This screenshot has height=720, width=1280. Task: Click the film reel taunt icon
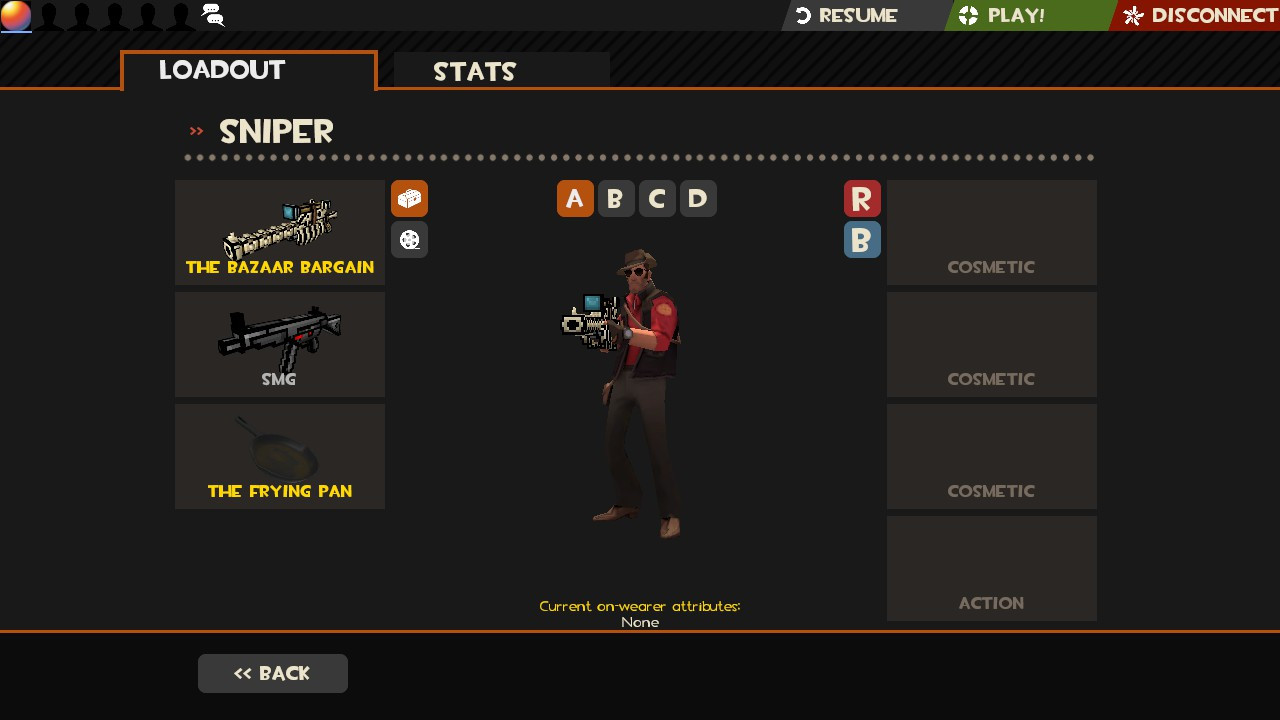tap(409, 239)
